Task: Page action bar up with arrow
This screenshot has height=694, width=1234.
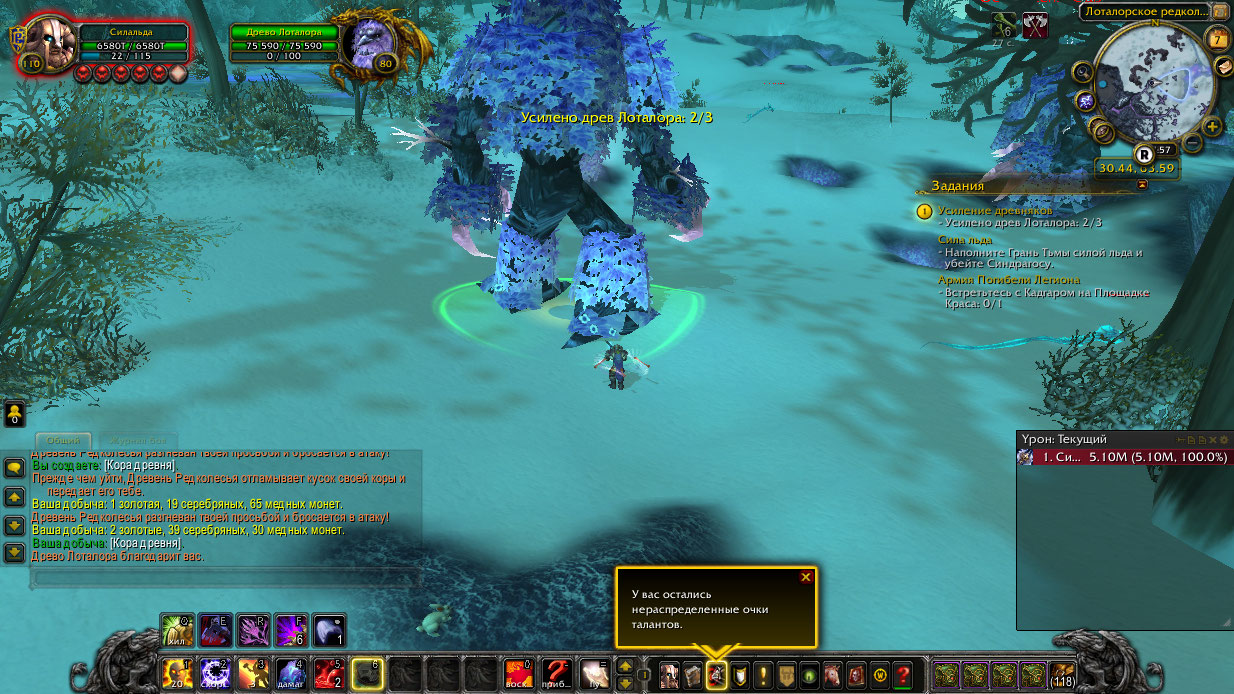Action: click(625, 665)
